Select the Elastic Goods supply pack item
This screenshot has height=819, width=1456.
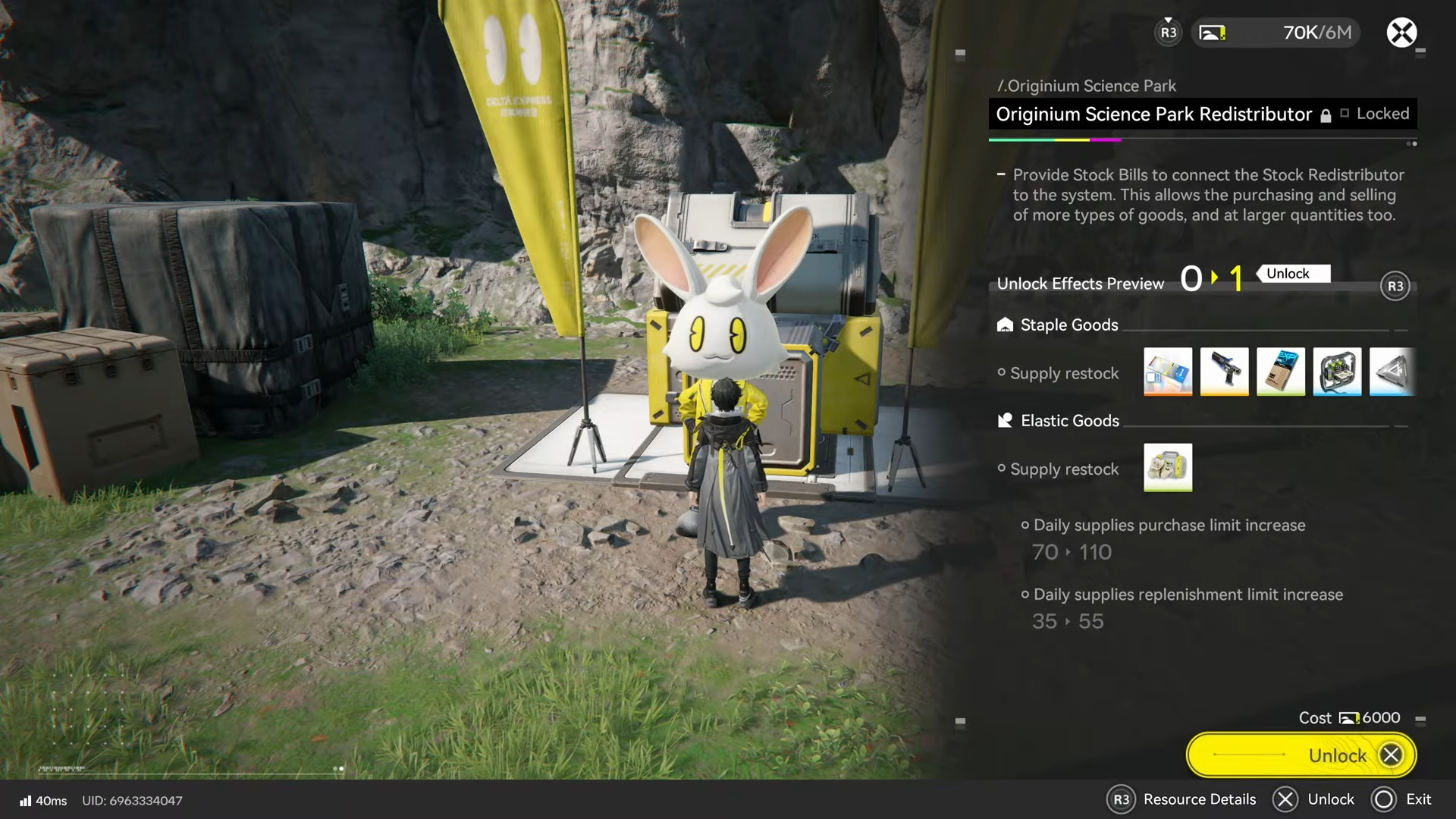1168,467
